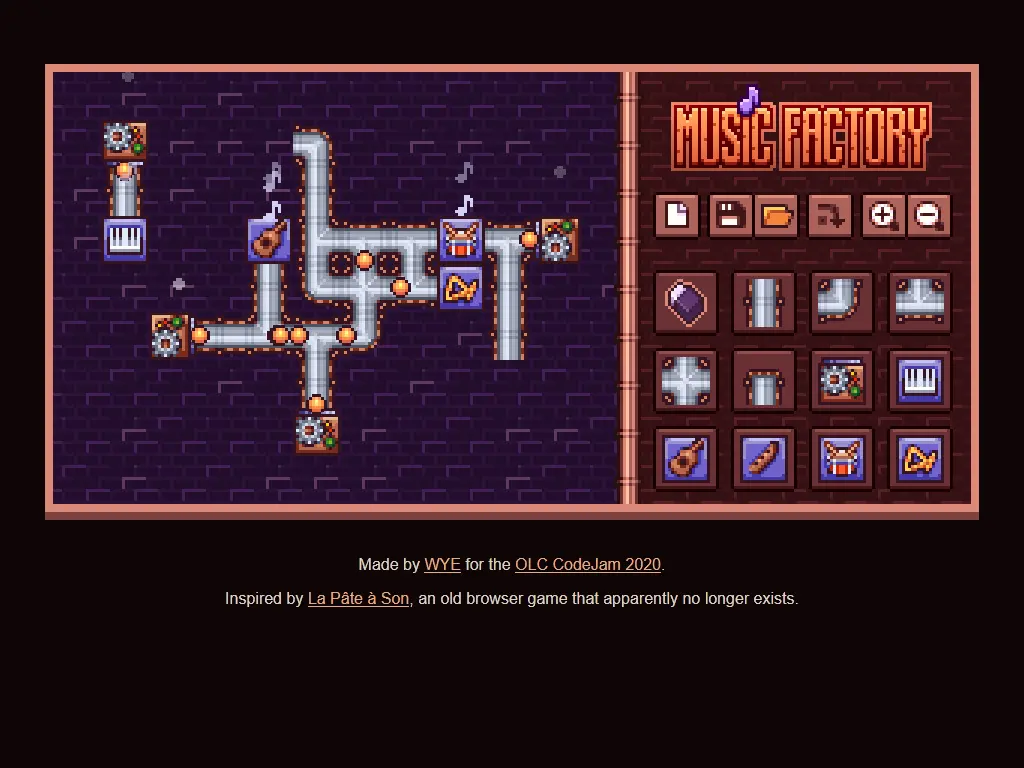Select the T-junction pipe piece
Screen dimensions: 1024x768
click(x=920, y=302)
